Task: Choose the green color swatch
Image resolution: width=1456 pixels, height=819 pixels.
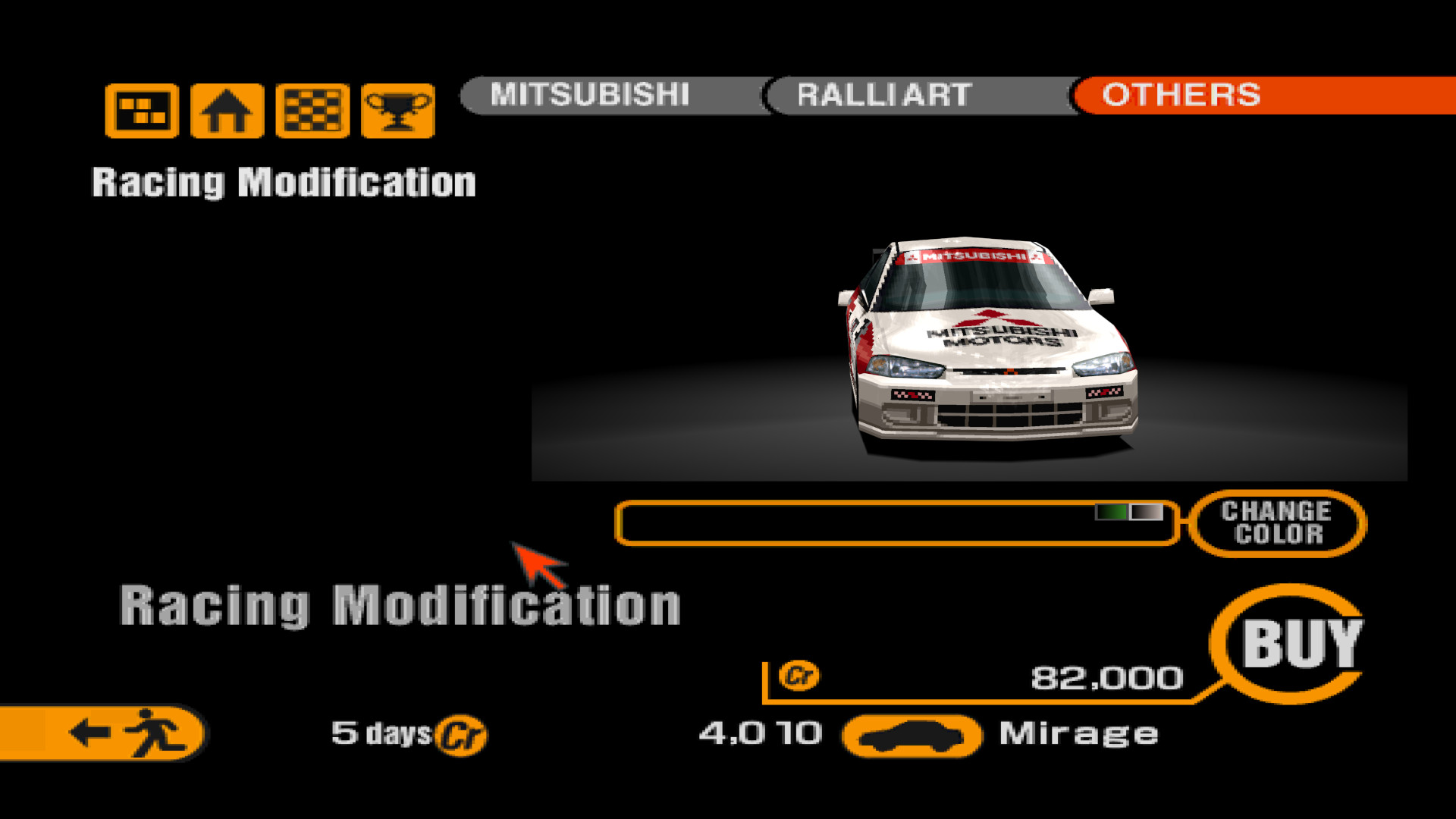Action: coord(1112,513)
